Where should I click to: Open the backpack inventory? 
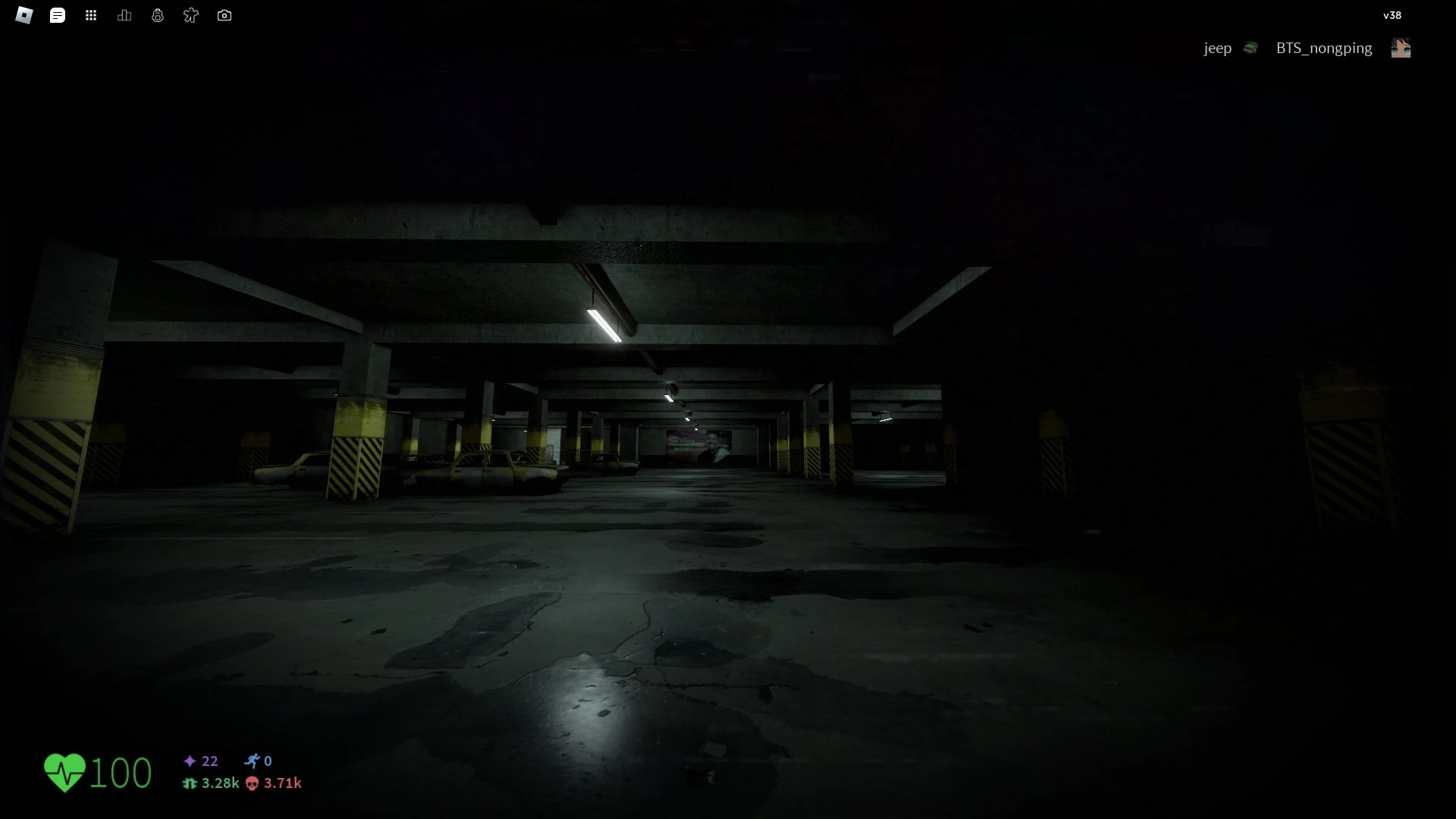tap(158, 14)
